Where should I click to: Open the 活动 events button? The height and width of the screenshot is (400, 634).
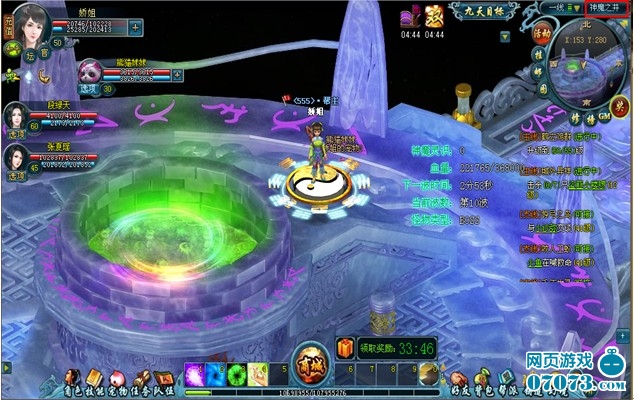click(542, 32)
